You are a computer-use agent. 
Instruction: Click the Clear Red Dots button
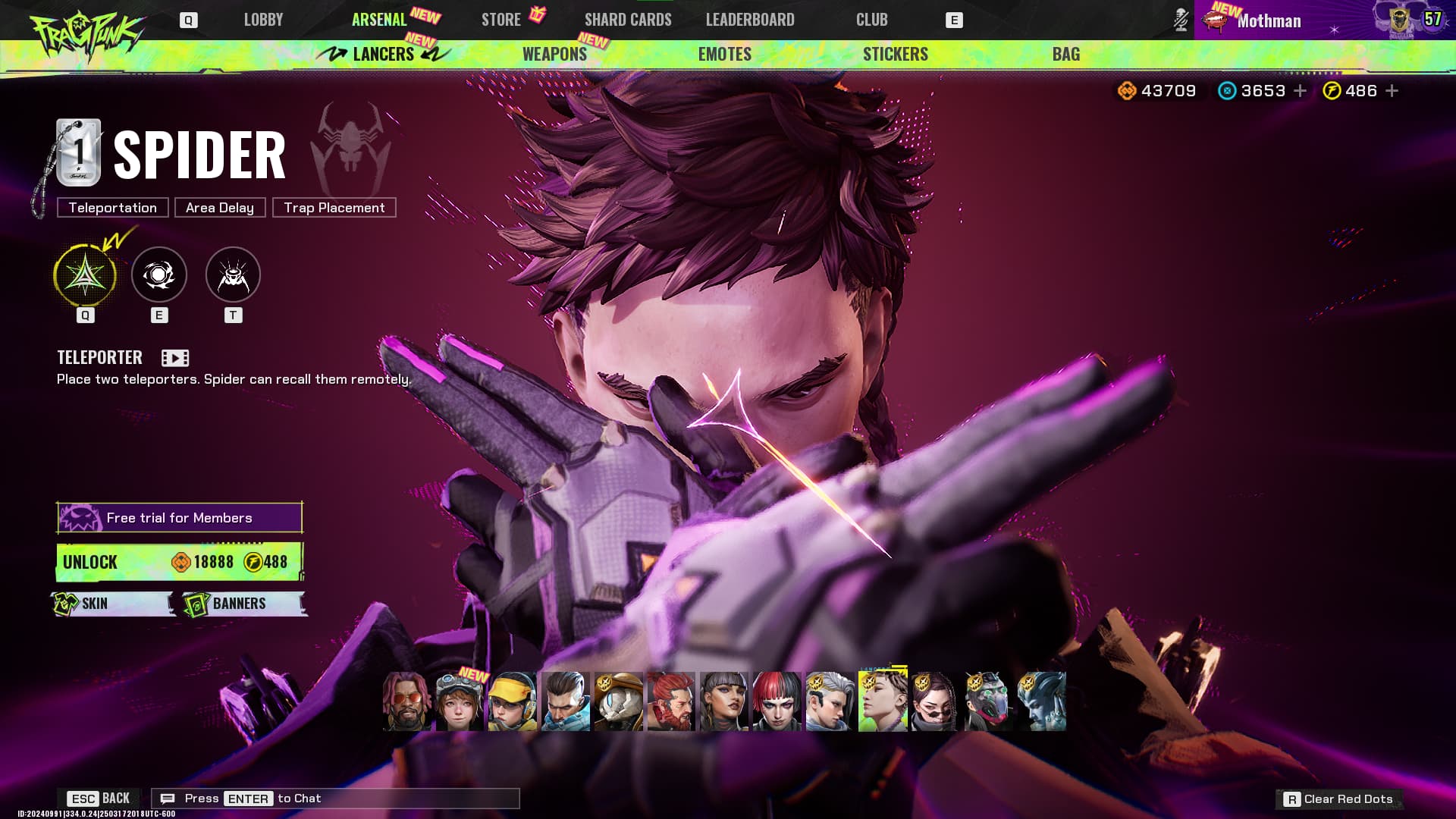1339,799
